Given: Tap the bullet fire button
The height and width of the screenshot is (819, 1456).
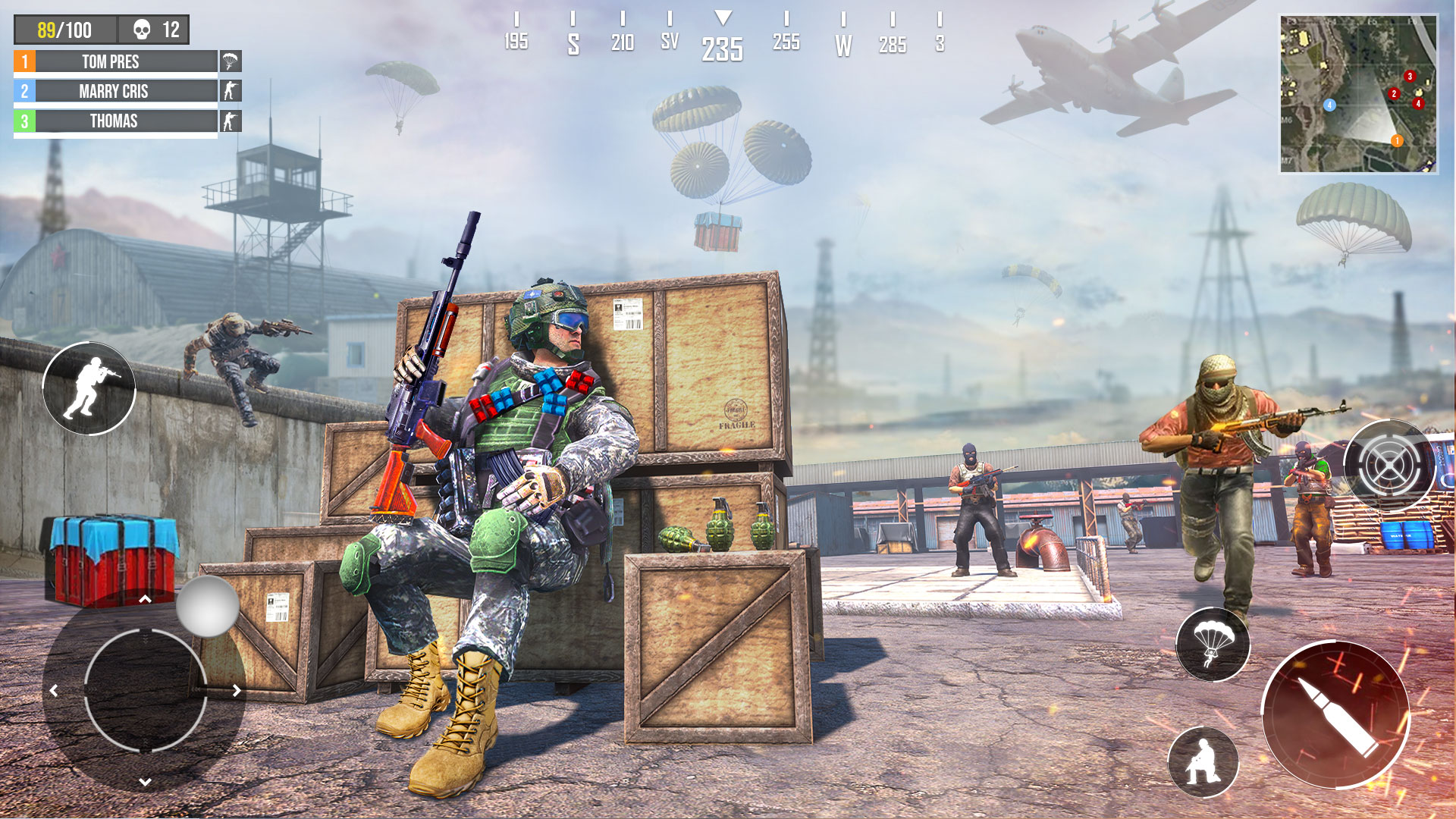Looking at the screenshot, I should tap(1335, 714).
